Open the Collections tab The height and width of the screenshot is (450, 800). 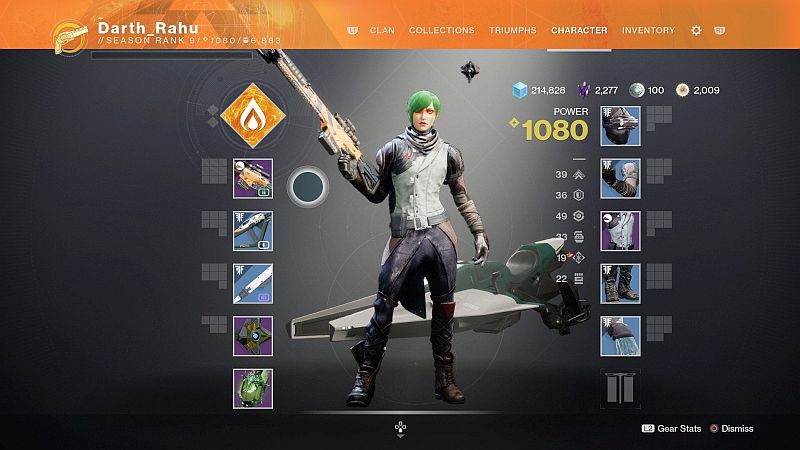click(442, 30)
